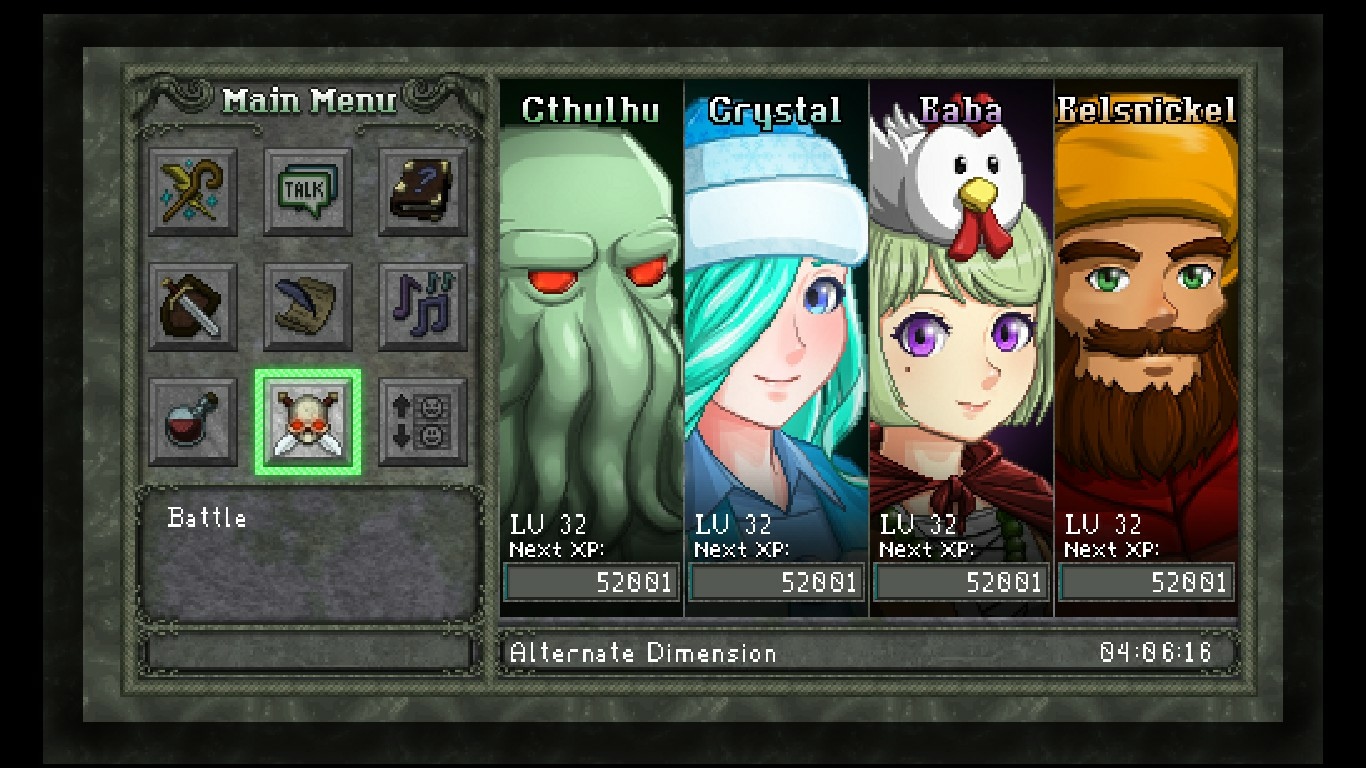Select Cthulhu's character portrait
Image resolution: width=1366 pixels, height=768 pixels.
(x=591, y=330)
